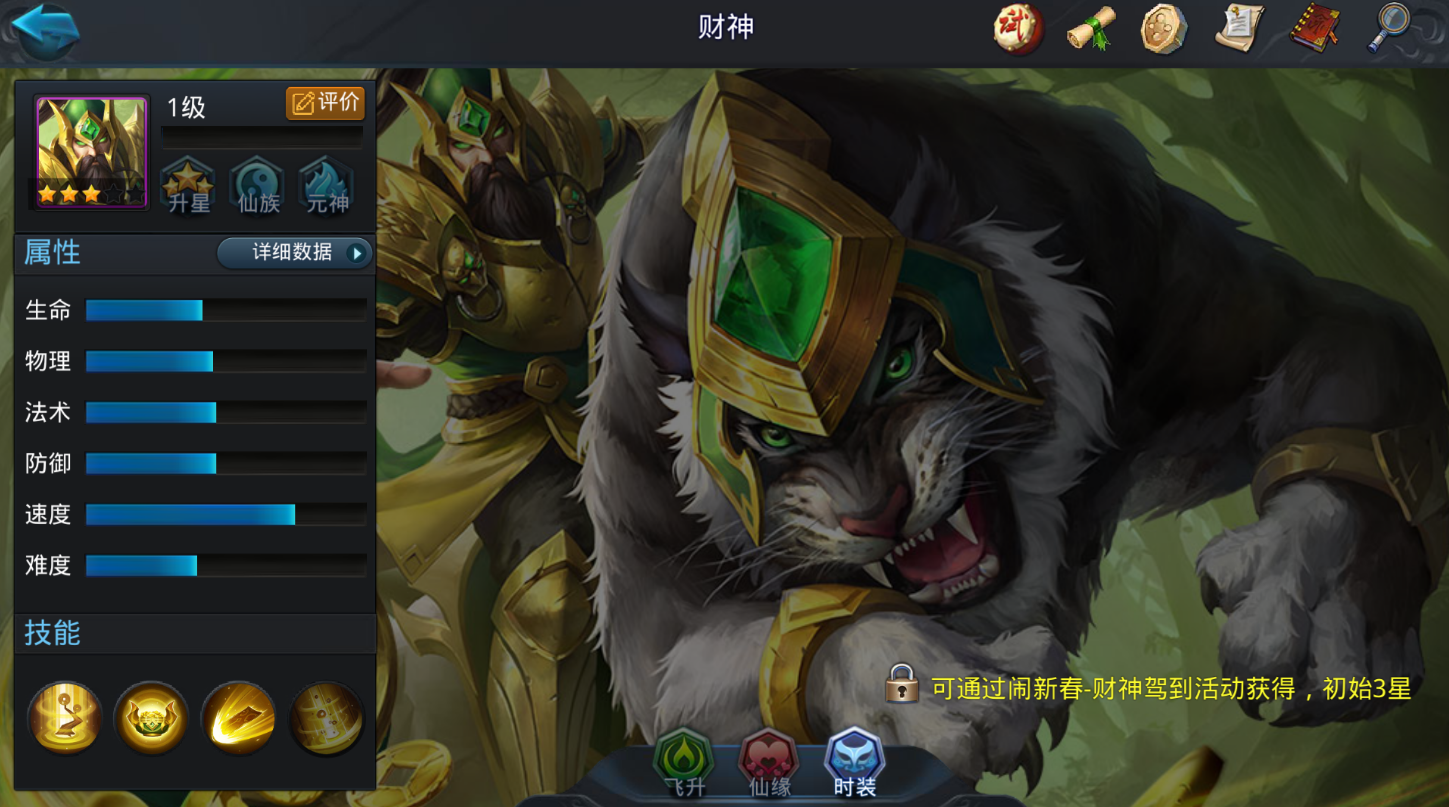
Task: Click the magnifying glass search icon
Action: (1389, 26)
